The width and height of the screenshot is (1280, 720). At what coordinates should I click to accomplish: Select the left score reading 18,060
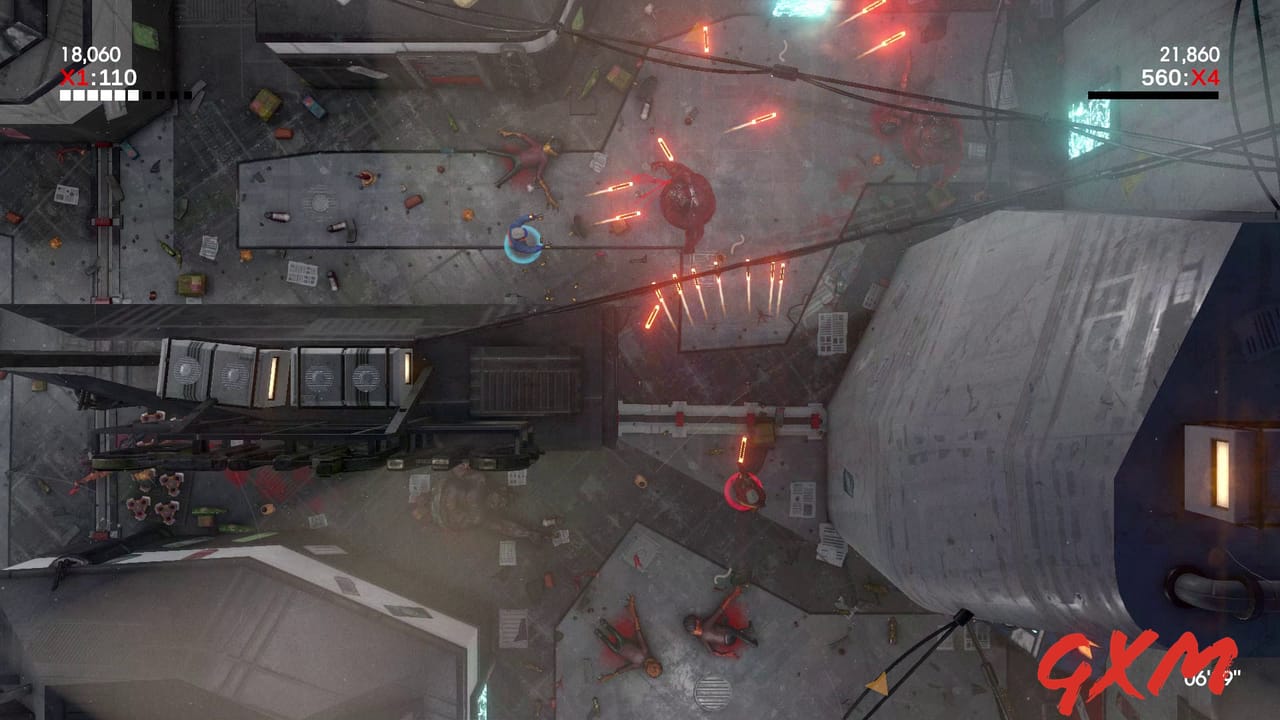(x=90, y=53)
